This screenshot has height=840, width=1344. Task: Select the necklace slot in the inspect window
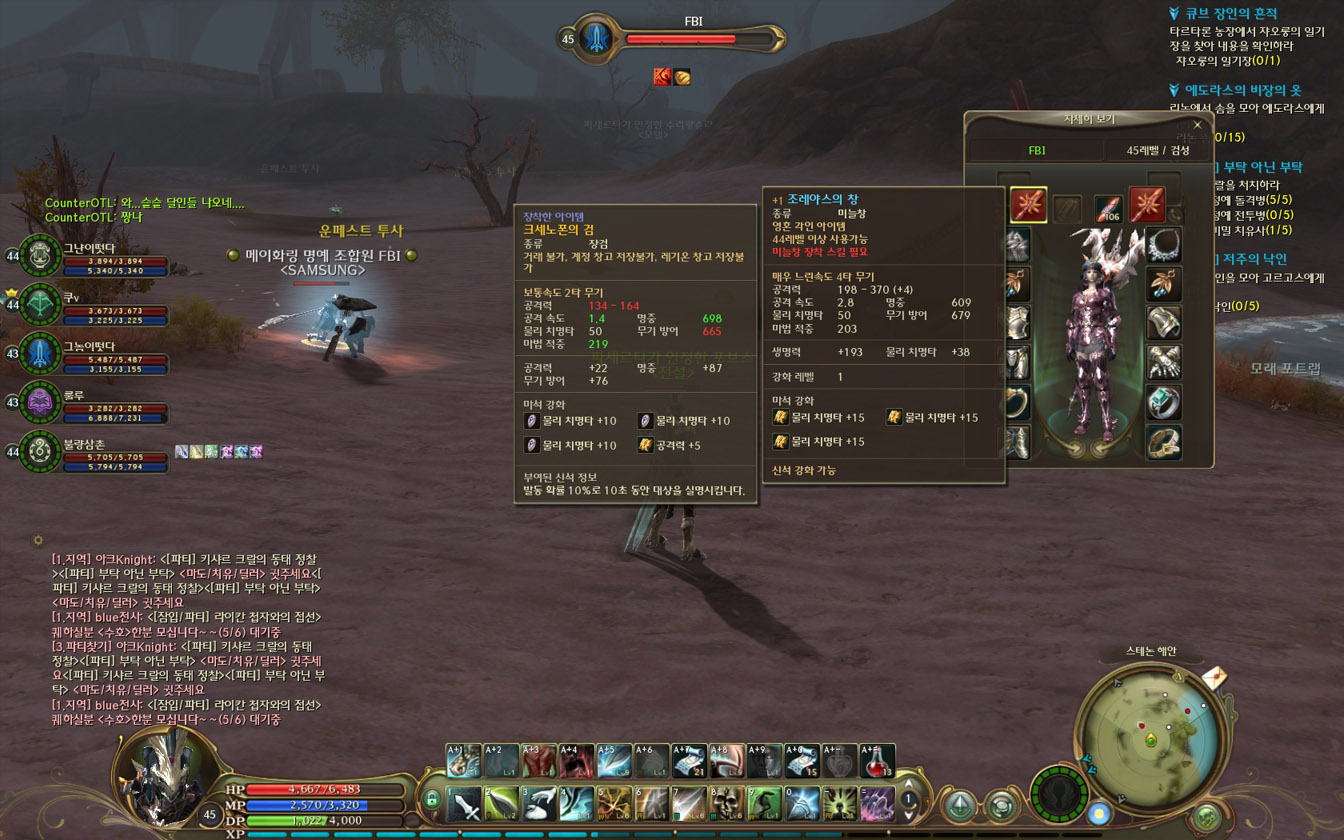coord(1164,245)
